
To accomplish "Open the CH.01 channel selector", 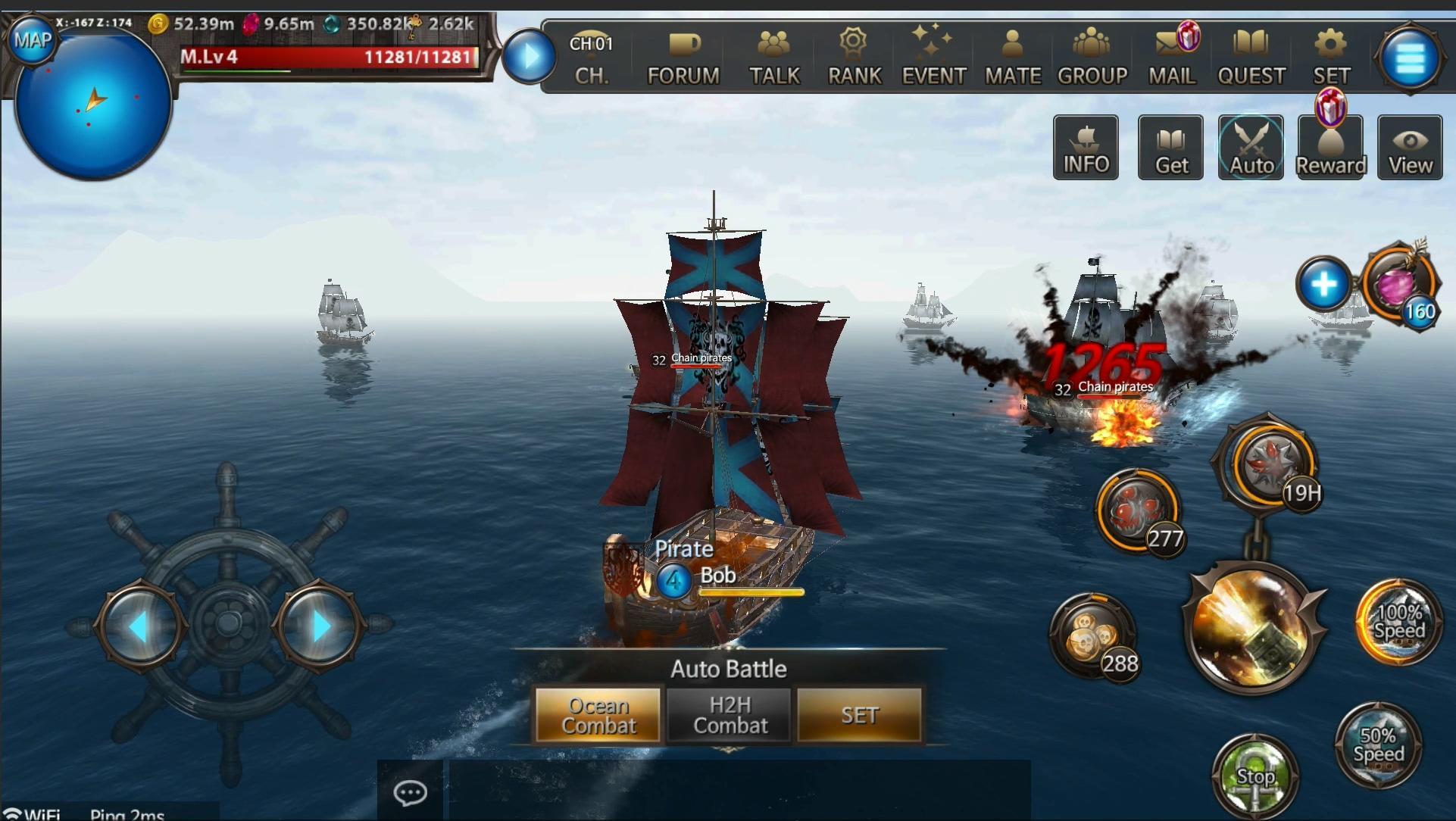I will coord(592,57).
